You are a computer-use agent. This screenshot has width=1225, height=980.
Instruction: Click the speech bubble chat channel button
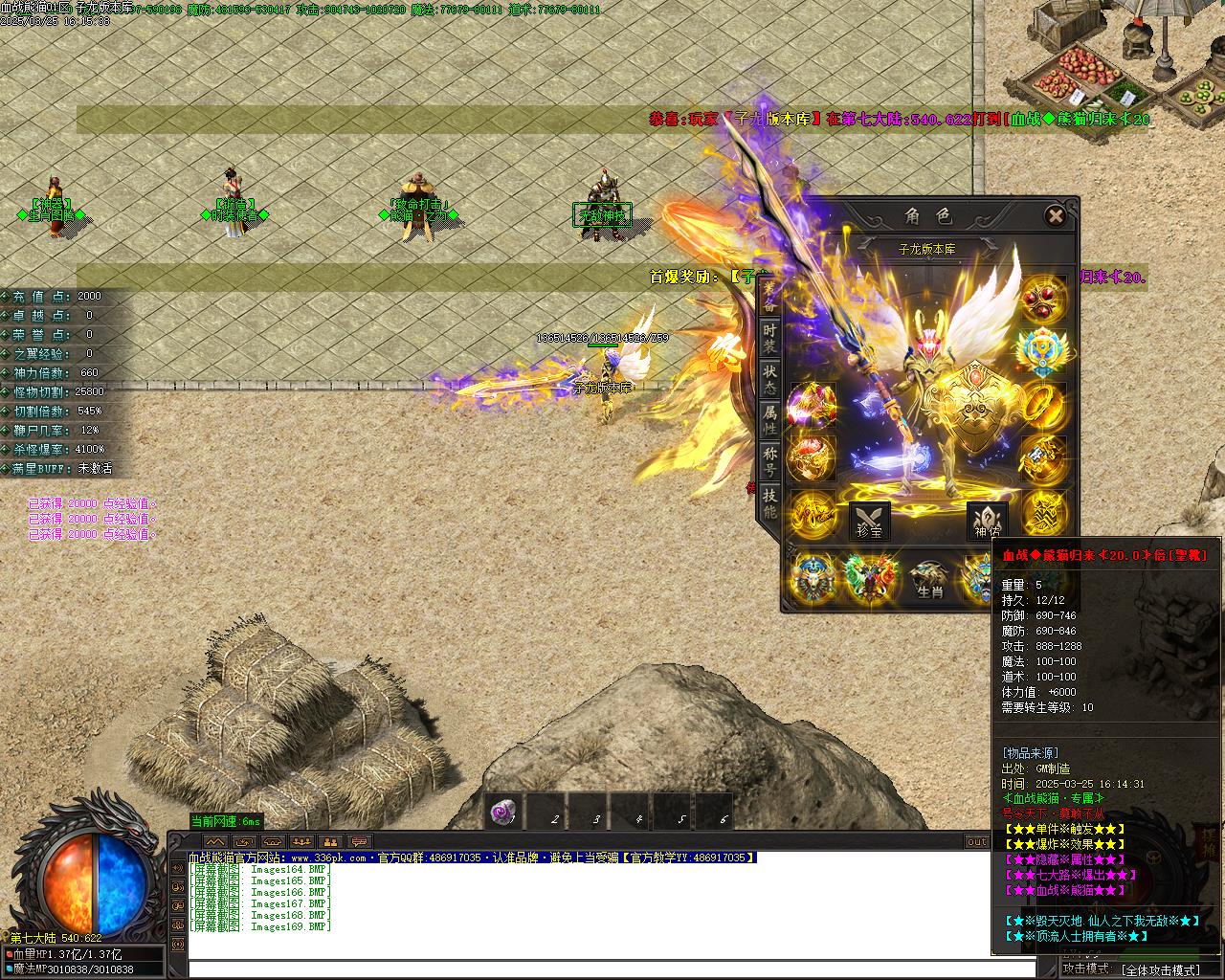click(359, 842)
